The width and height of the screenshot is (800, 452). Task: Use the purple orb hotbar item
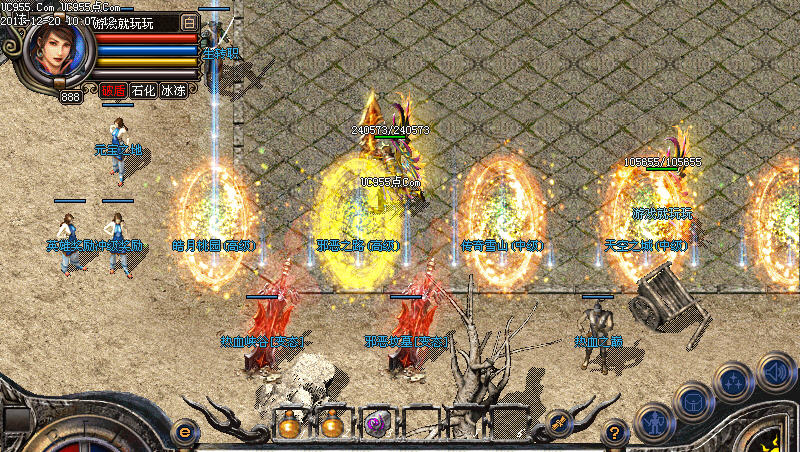376,423
